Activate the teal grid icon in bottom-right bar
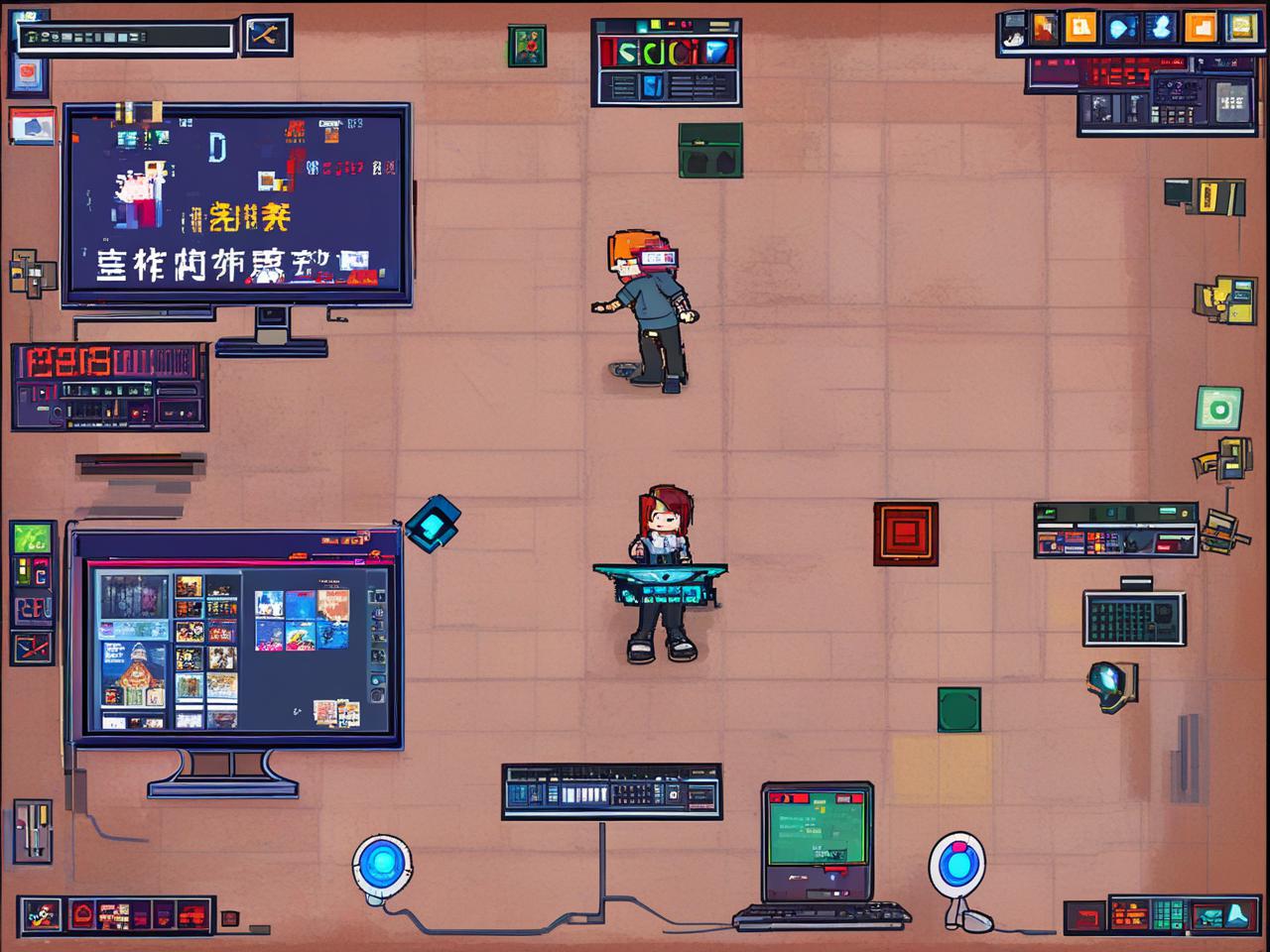The height and width of the screenshot is (952, 1270). pos(1169,915)
